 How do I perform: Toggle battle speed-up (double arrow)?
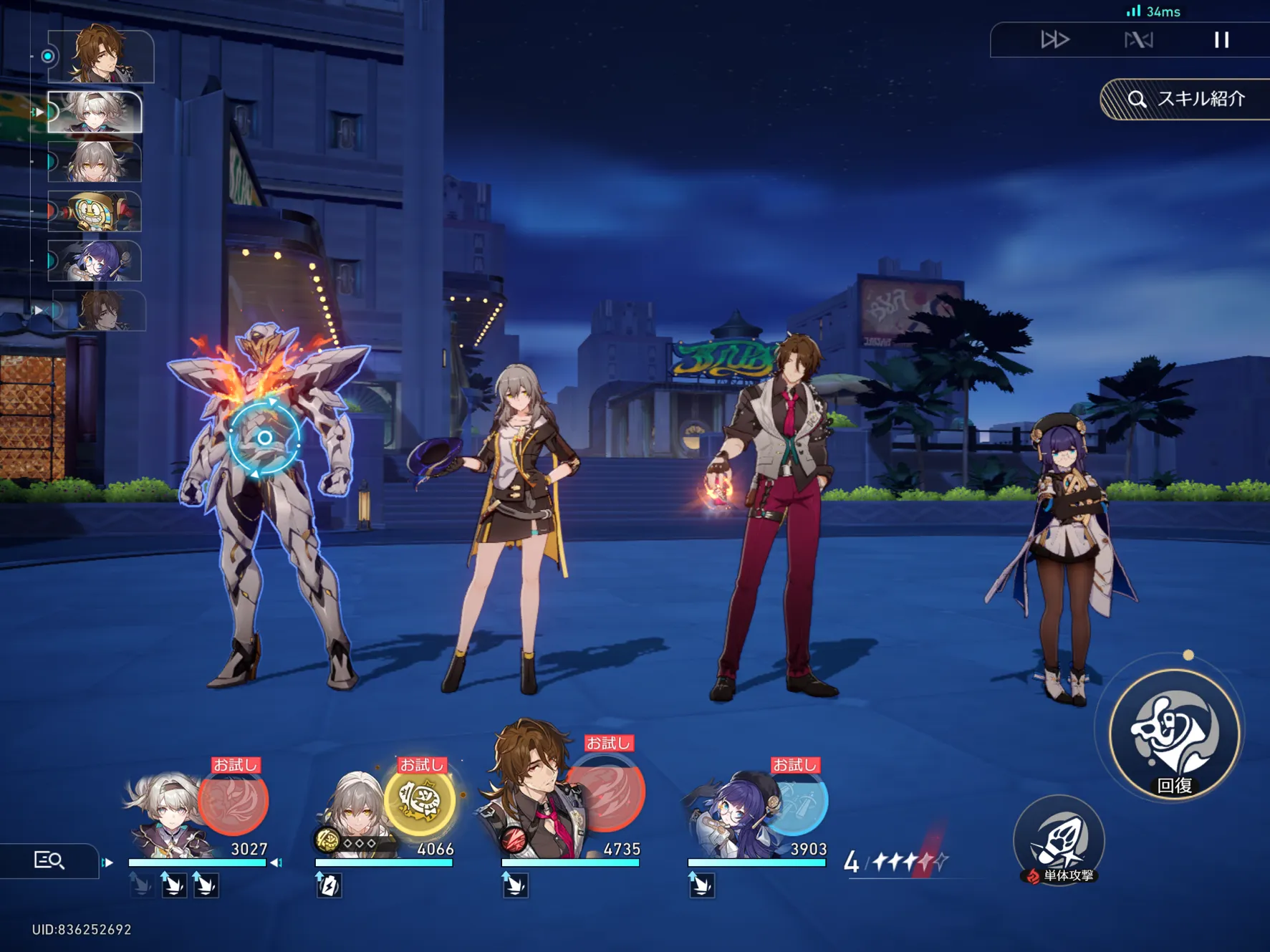click(1054, 40)
